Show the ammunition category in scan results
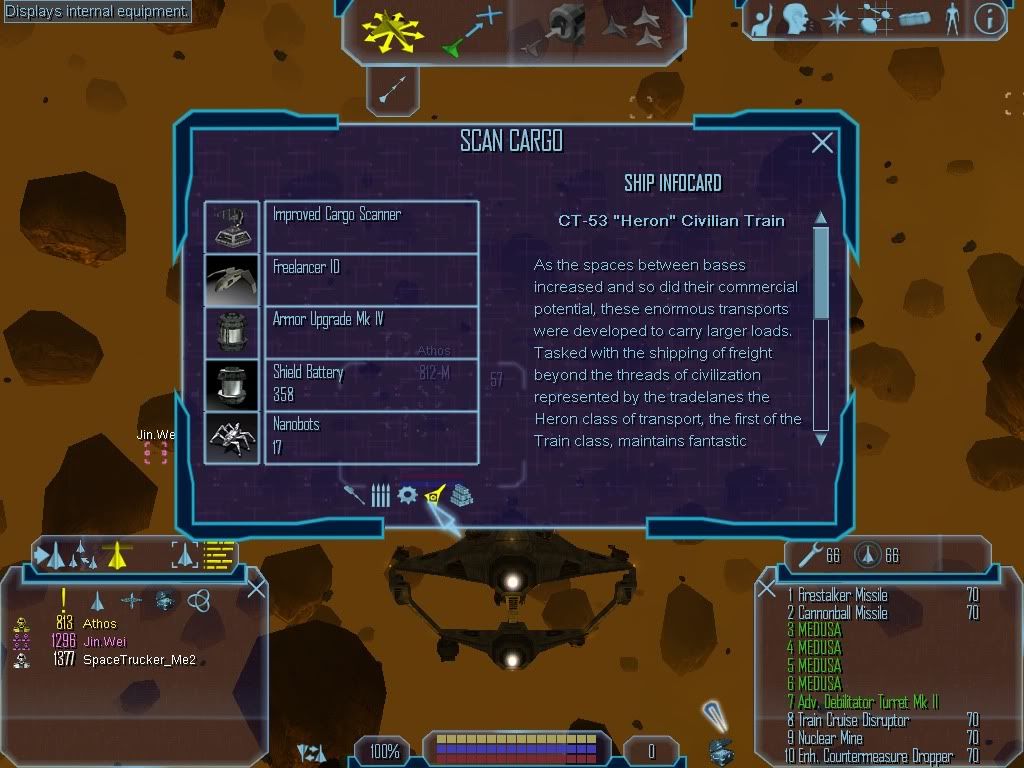Image resolution: width=1024 pixels, height=768 pixels. tap(380, 495)
